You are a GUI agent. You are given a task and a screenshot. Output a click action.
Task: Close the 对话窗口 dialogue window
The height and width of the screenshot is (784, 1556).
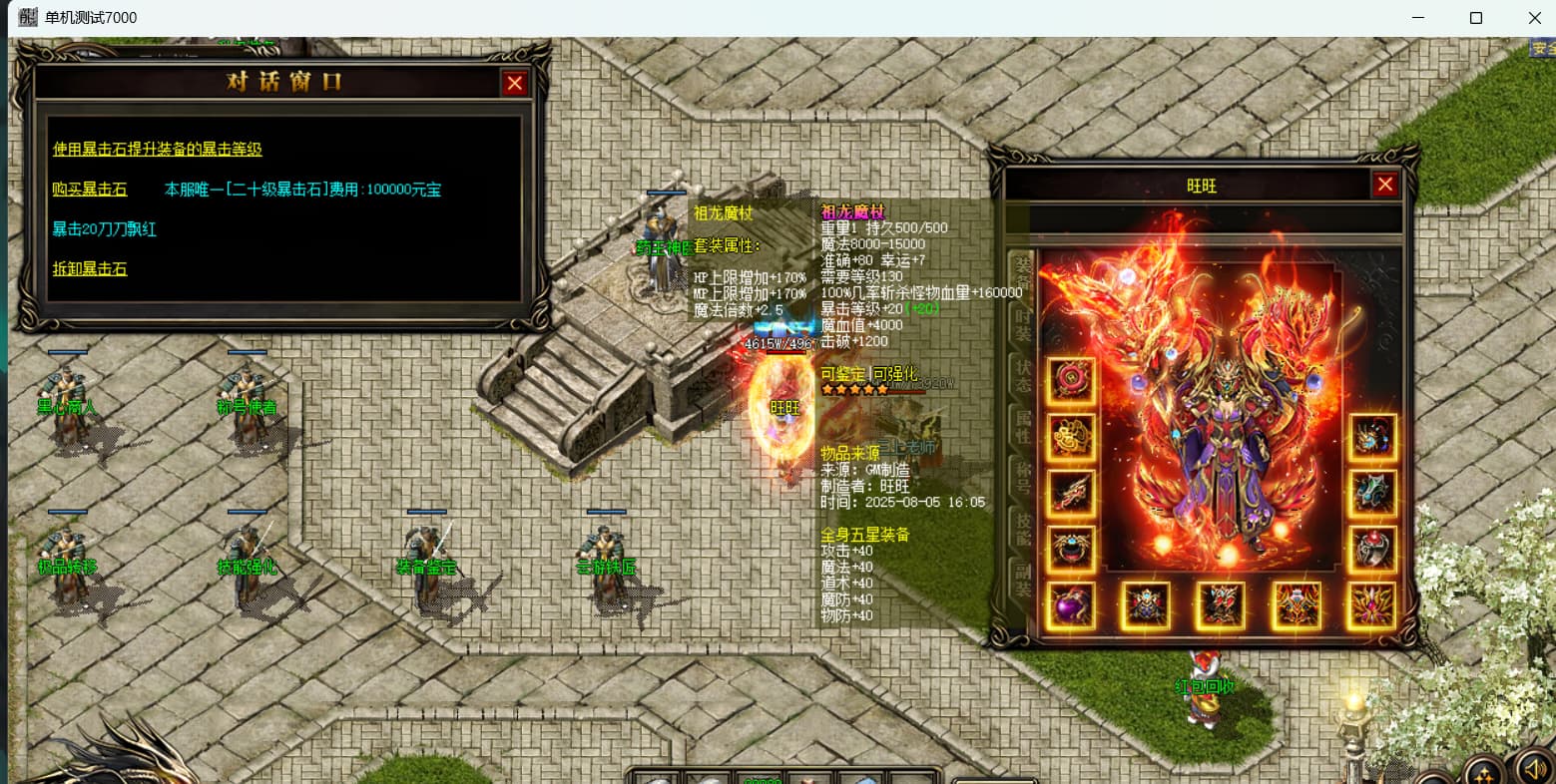(514, 84)
